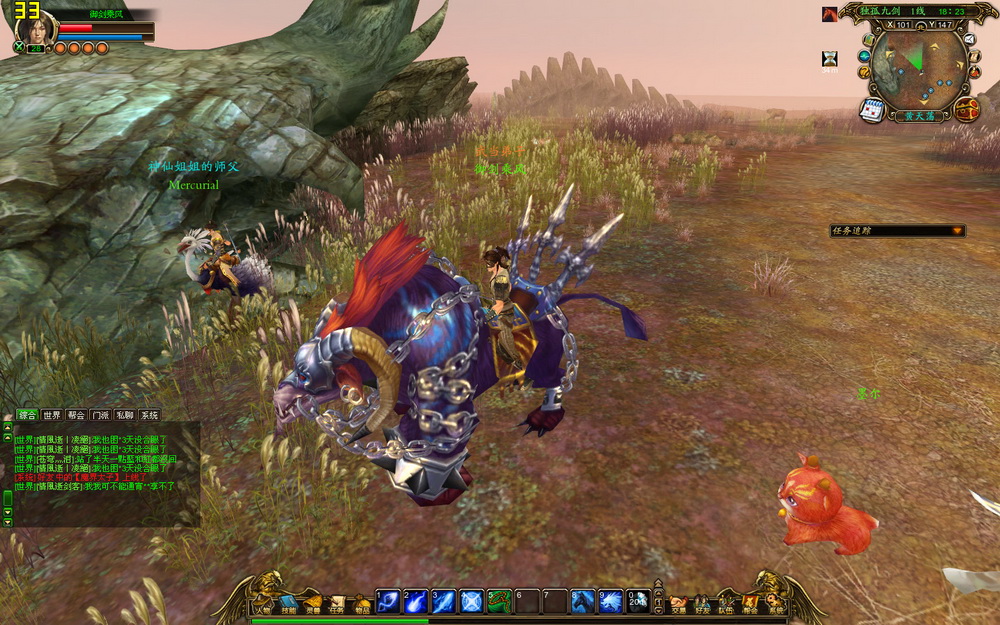Expand the 任务追踪 quest tracker dropdown
Image resolution: width=1000 pixels, height=625 pixels.
pyautogui.click(x=957, y=231)
